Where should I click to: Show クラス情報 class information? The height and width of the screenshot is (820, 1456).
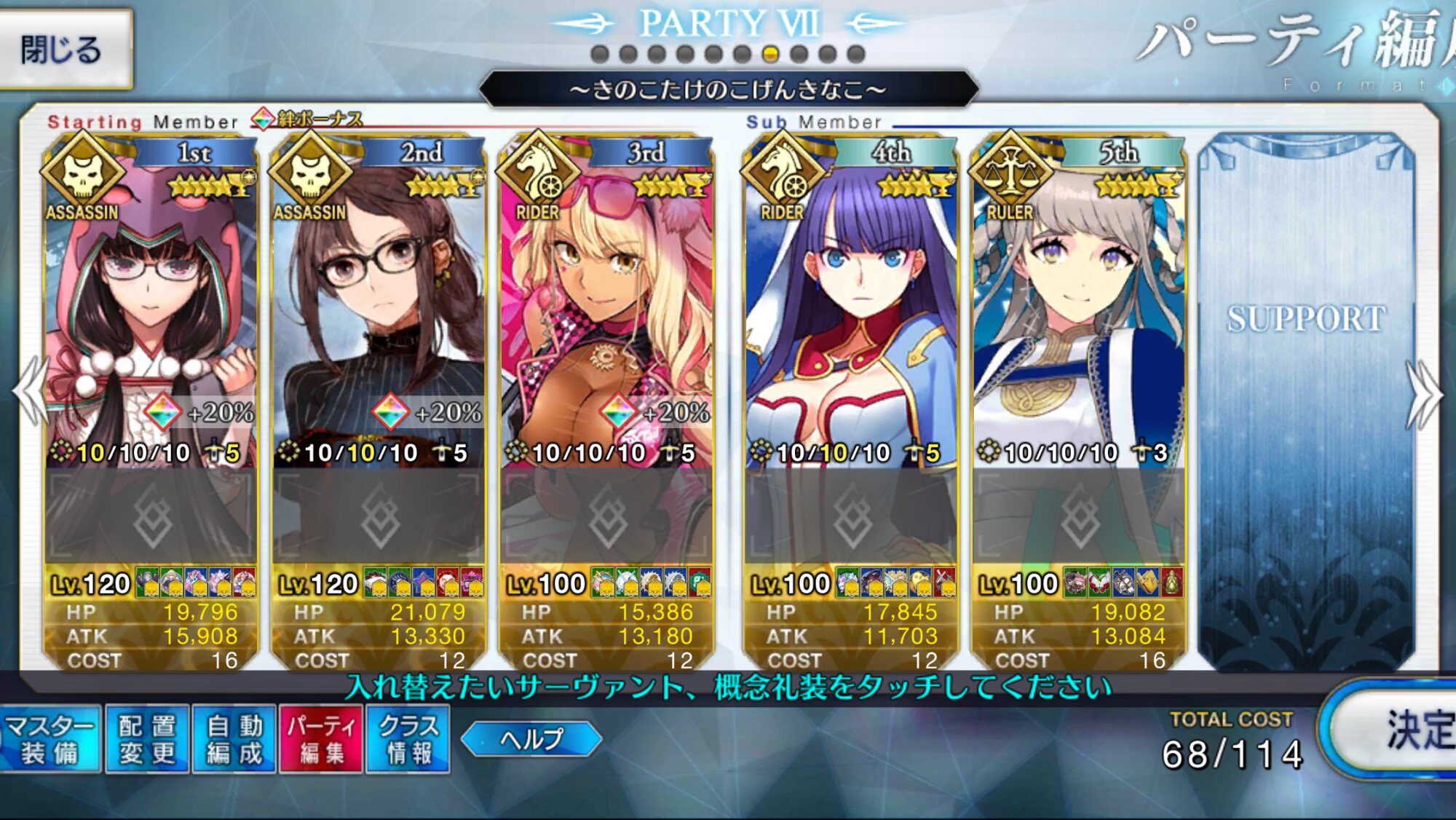click(408, 738)
